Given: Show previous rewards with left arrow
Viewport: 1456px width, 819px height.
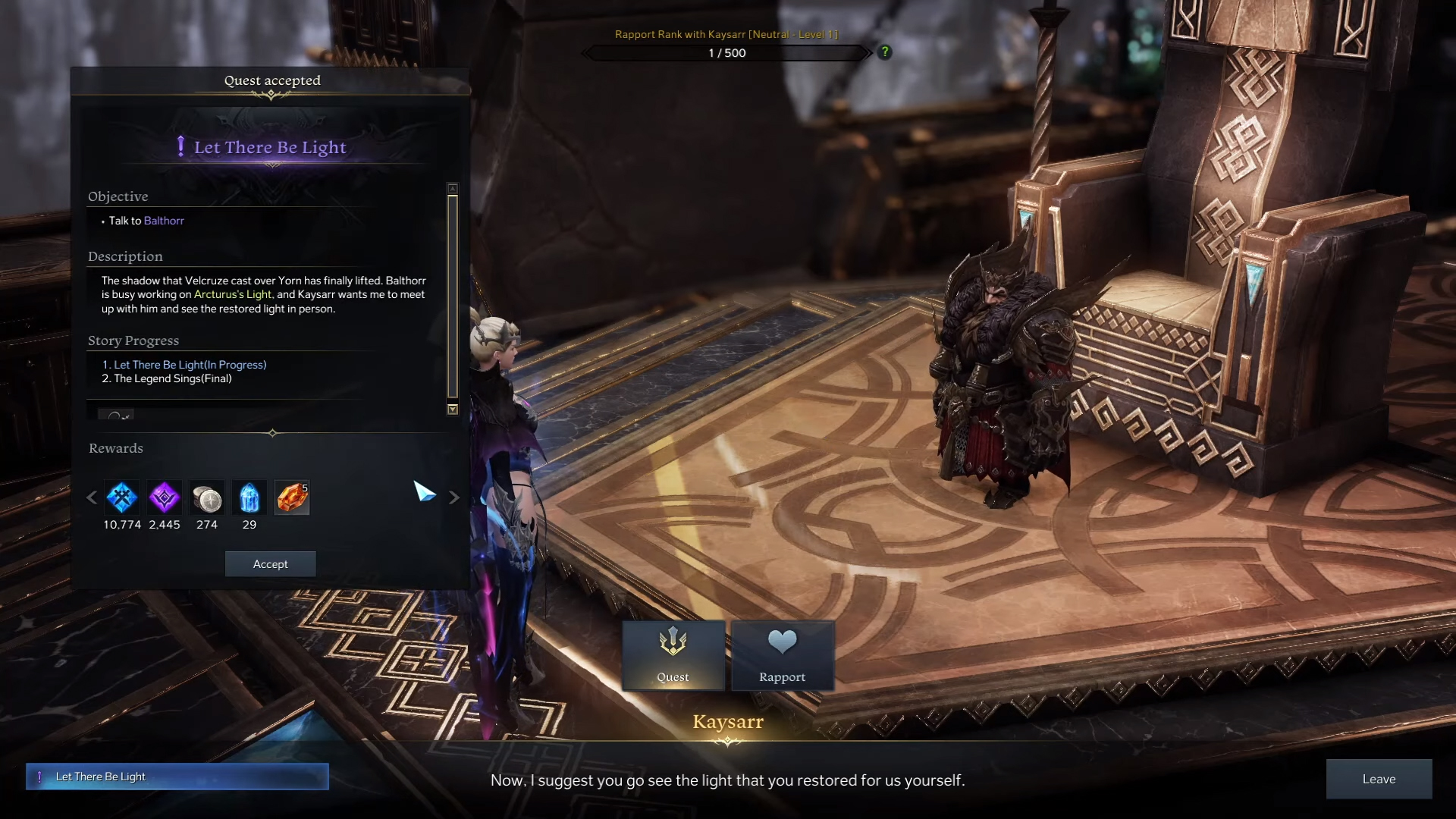Looking at the screenshot, I should (92, 498).
